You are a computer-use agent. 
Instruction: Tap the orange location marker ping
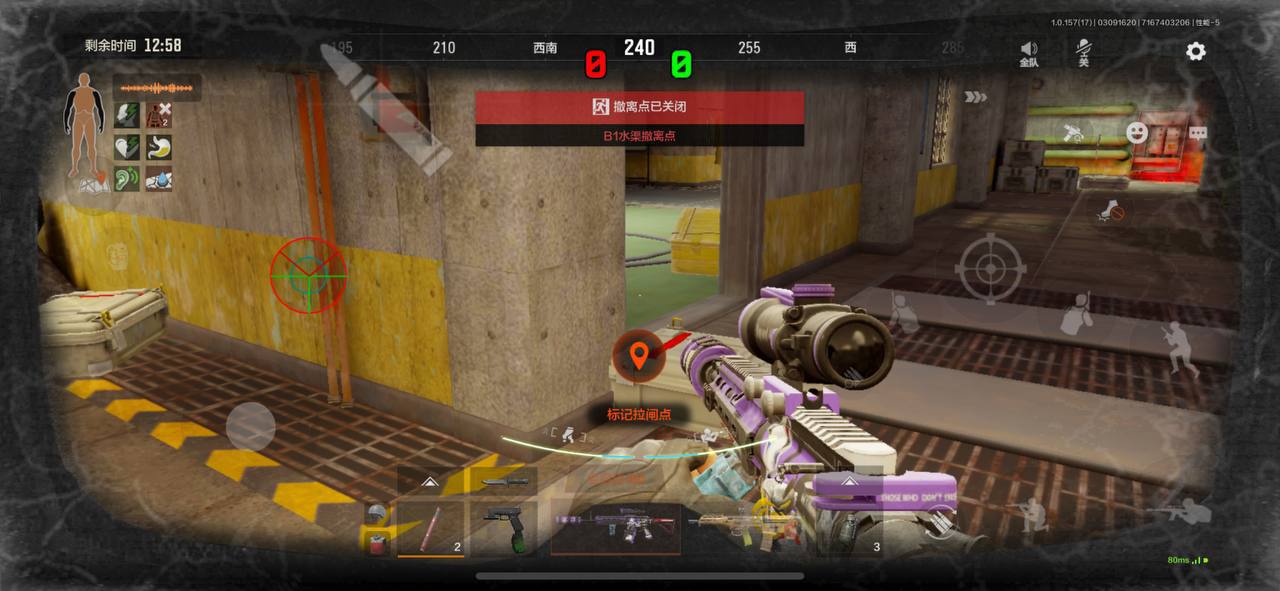(638, 355)
